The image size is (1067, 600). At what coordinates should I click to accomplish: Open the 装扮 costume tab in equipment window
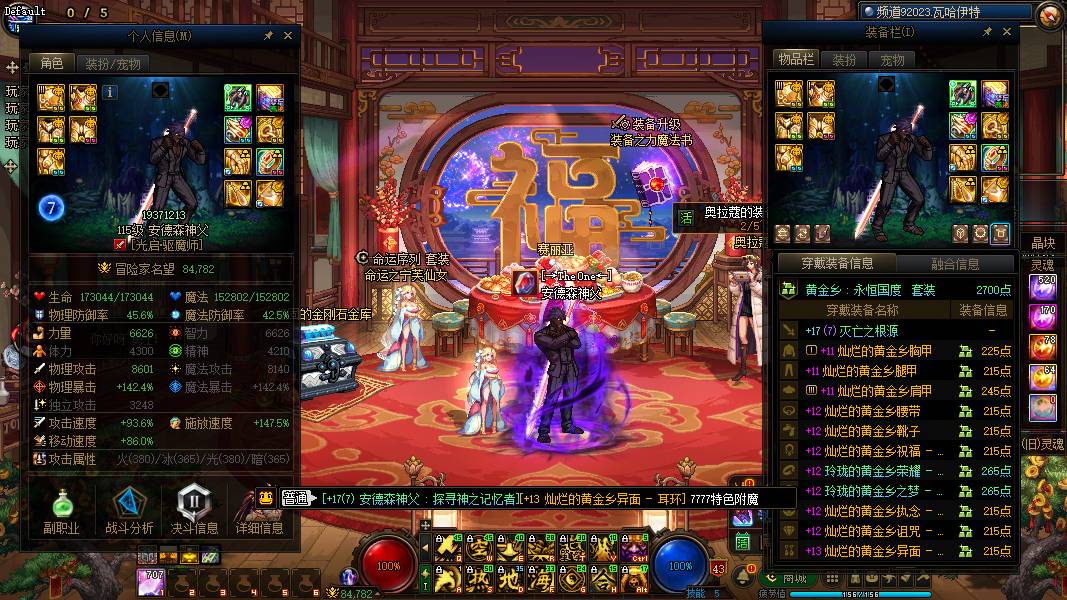point(845,60)
